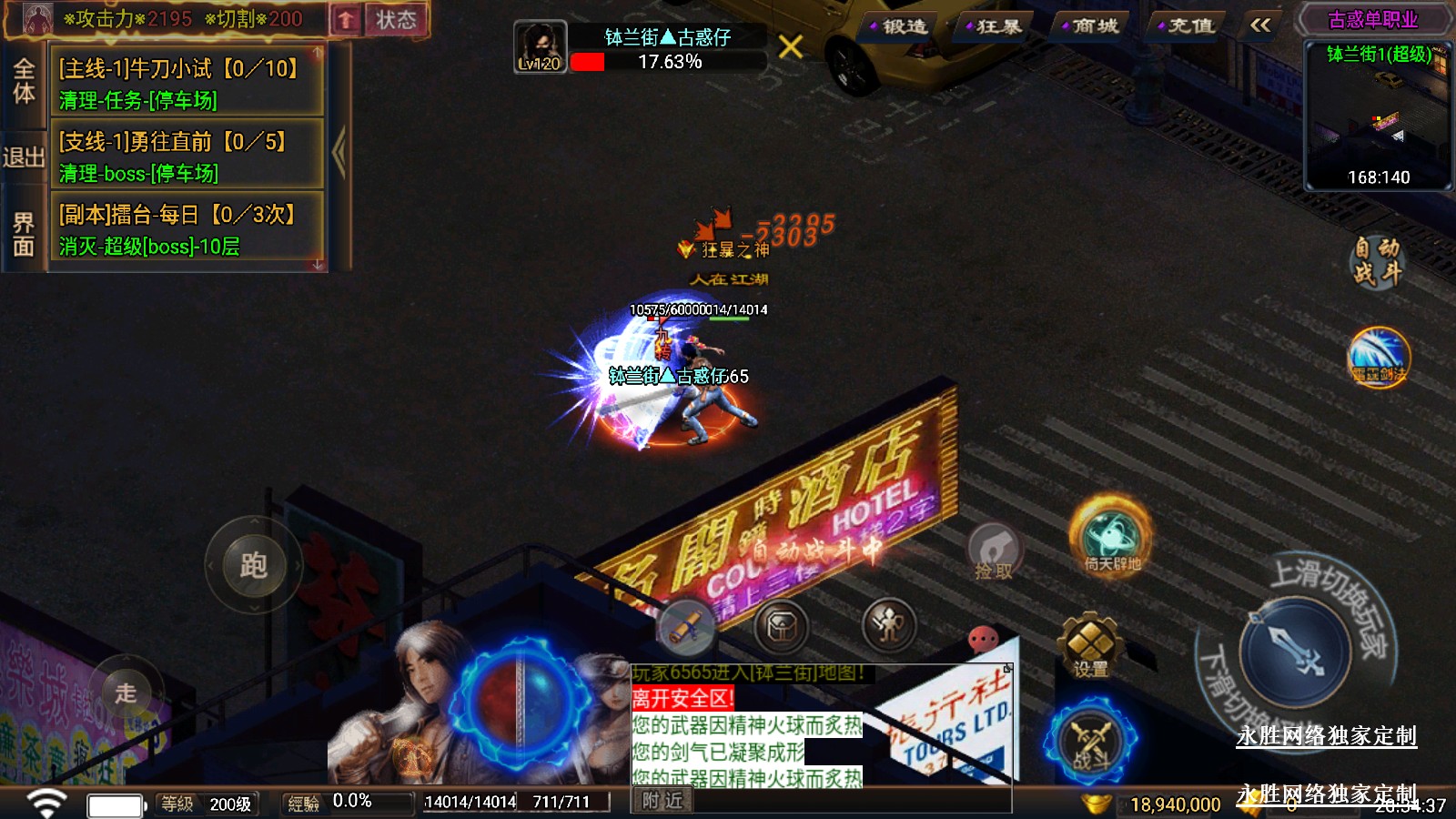This screenshot has height=819, width=1456.
Task: Open the 充值 recharge menu
Action: [1189, 26]
